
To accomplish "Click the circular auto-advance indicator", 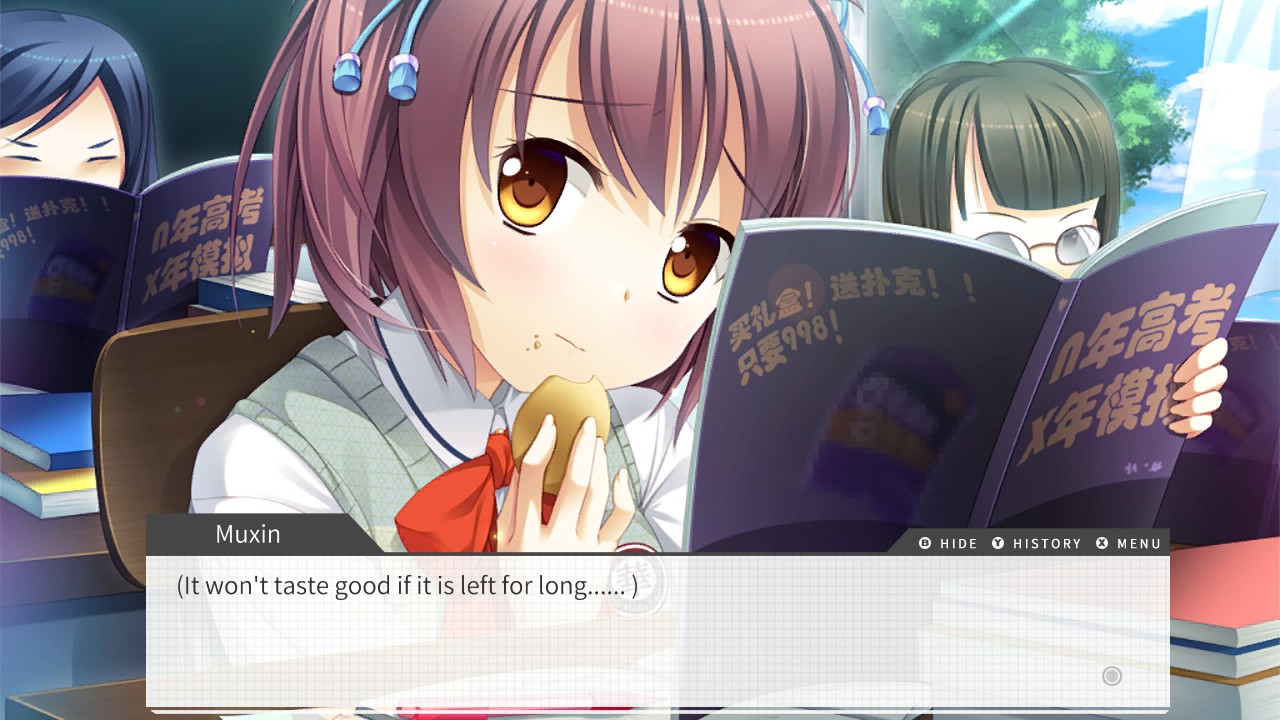I will (1110, 676).
